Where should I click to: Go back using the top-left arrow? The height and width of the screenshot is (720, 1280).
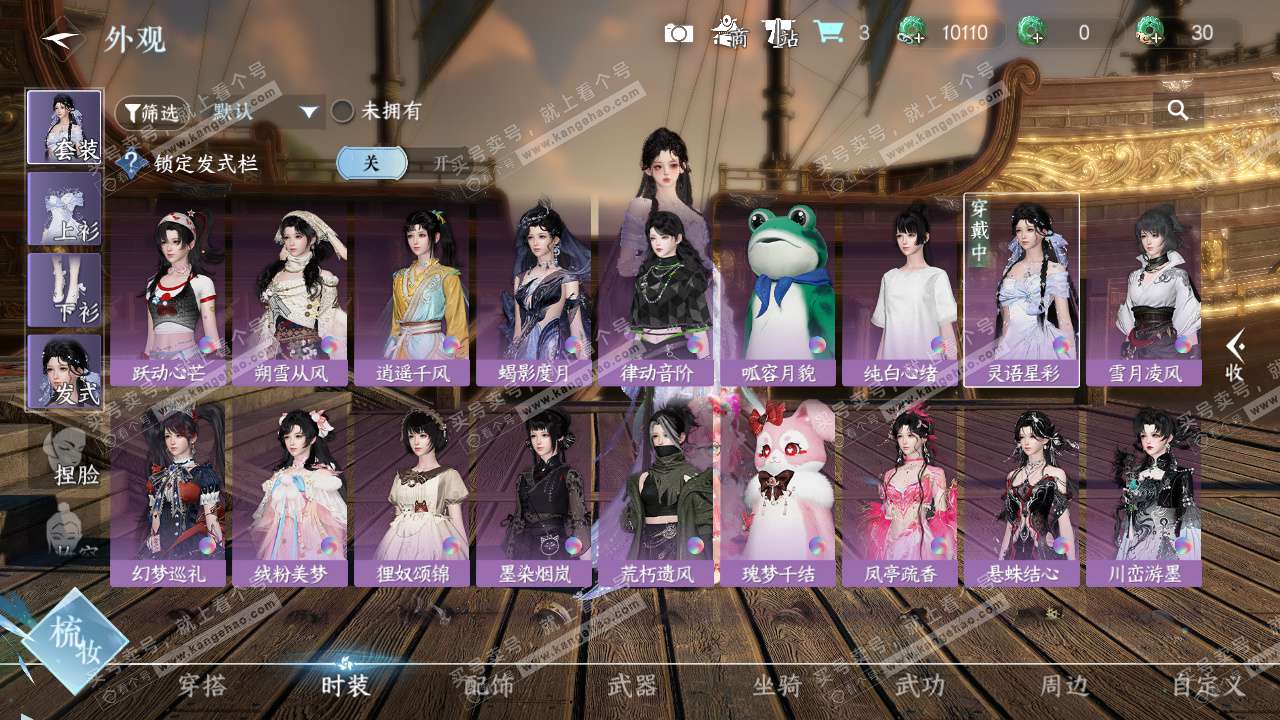[x=60, y=39]
